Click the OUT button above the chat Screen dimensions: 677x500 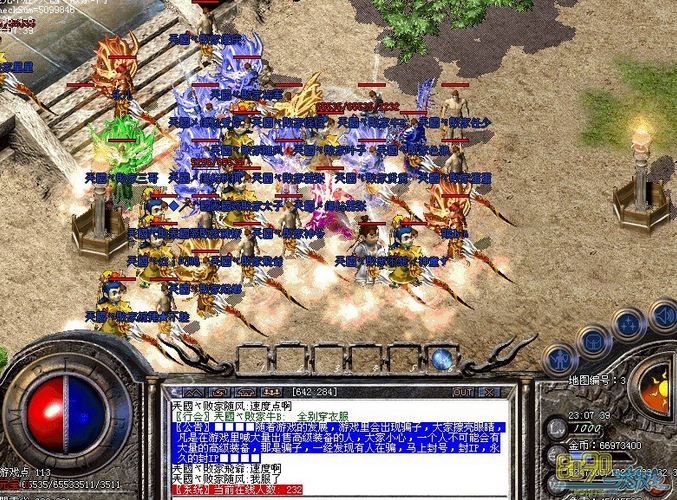pyautogui.click(x=462, y=392)
